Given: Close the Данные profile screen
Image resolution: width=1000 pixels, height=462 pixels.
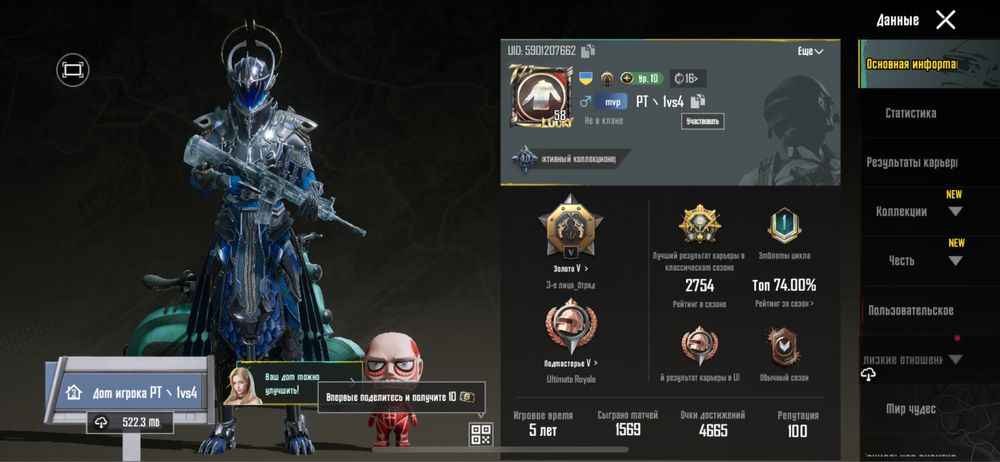Looking at the screenshot, I should click(x=945, y=20).
